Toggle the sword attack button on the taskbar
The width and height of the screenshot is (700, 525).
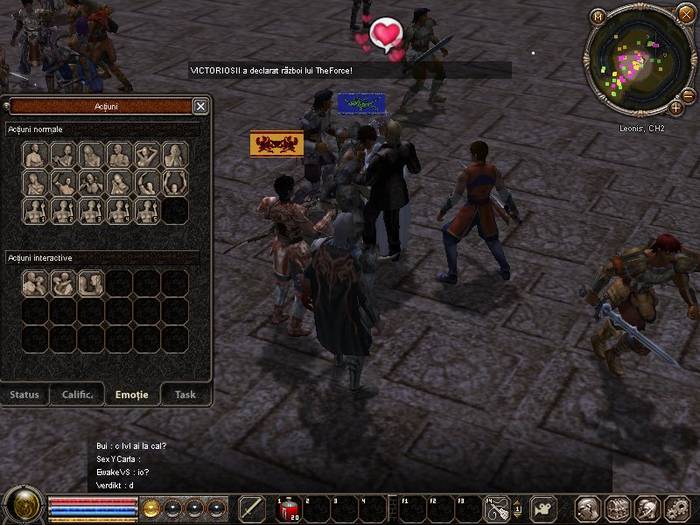coord(252,509)
